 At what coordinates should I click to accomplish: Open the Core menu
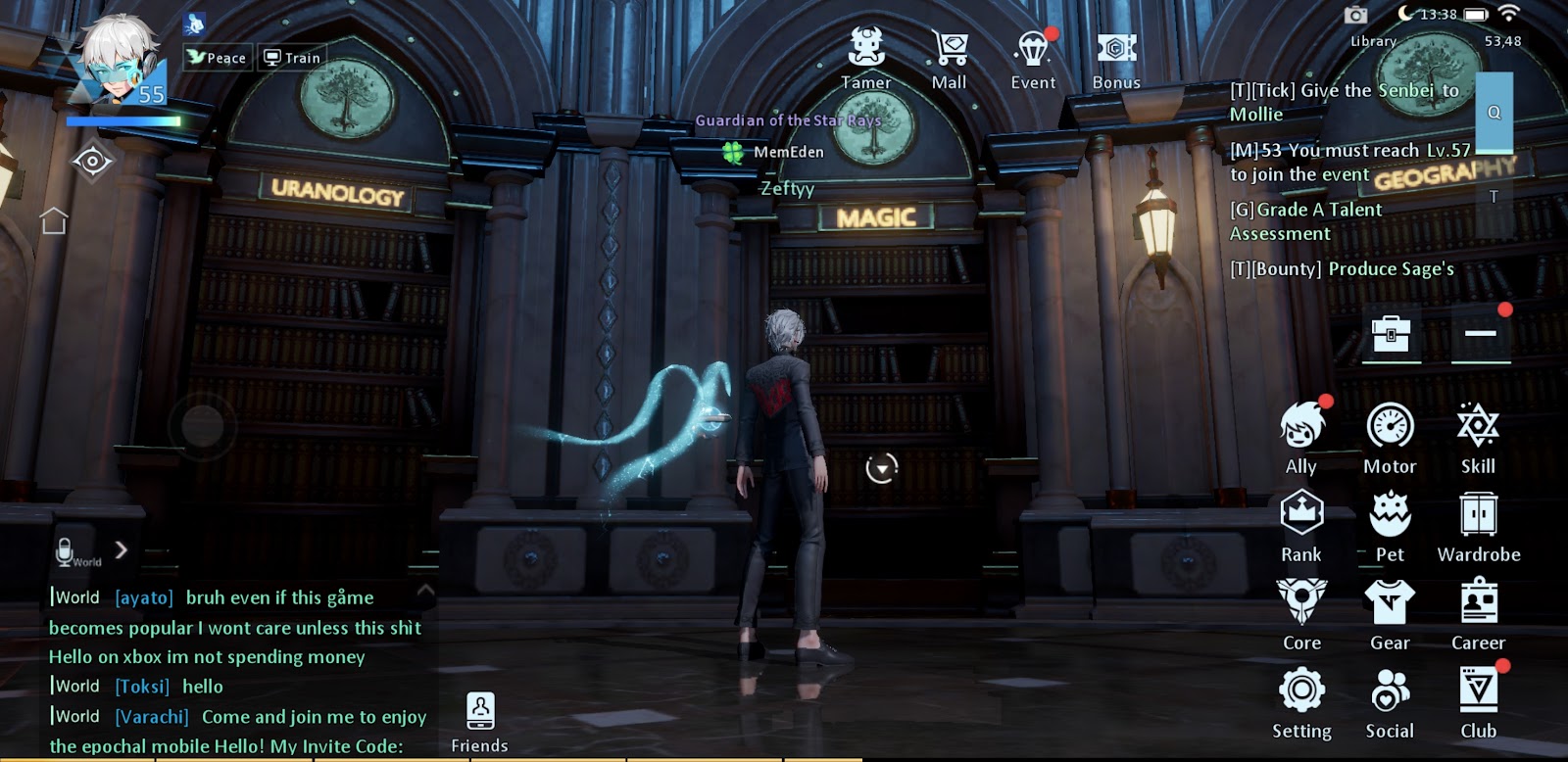[x=1301, y=613]
